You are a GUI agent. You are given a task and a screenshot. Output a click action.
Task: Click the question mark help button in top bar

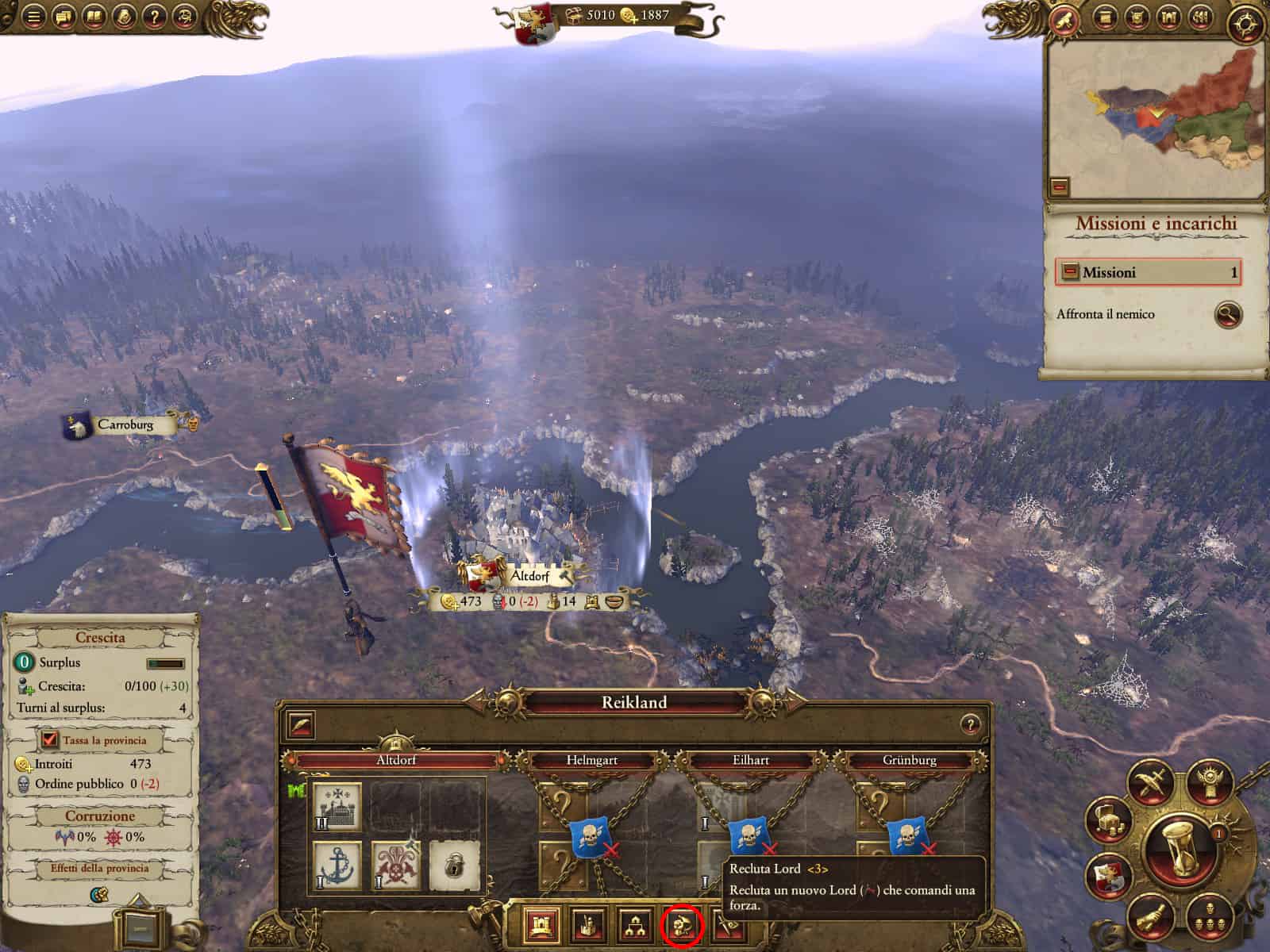click(x=156, y=15)
